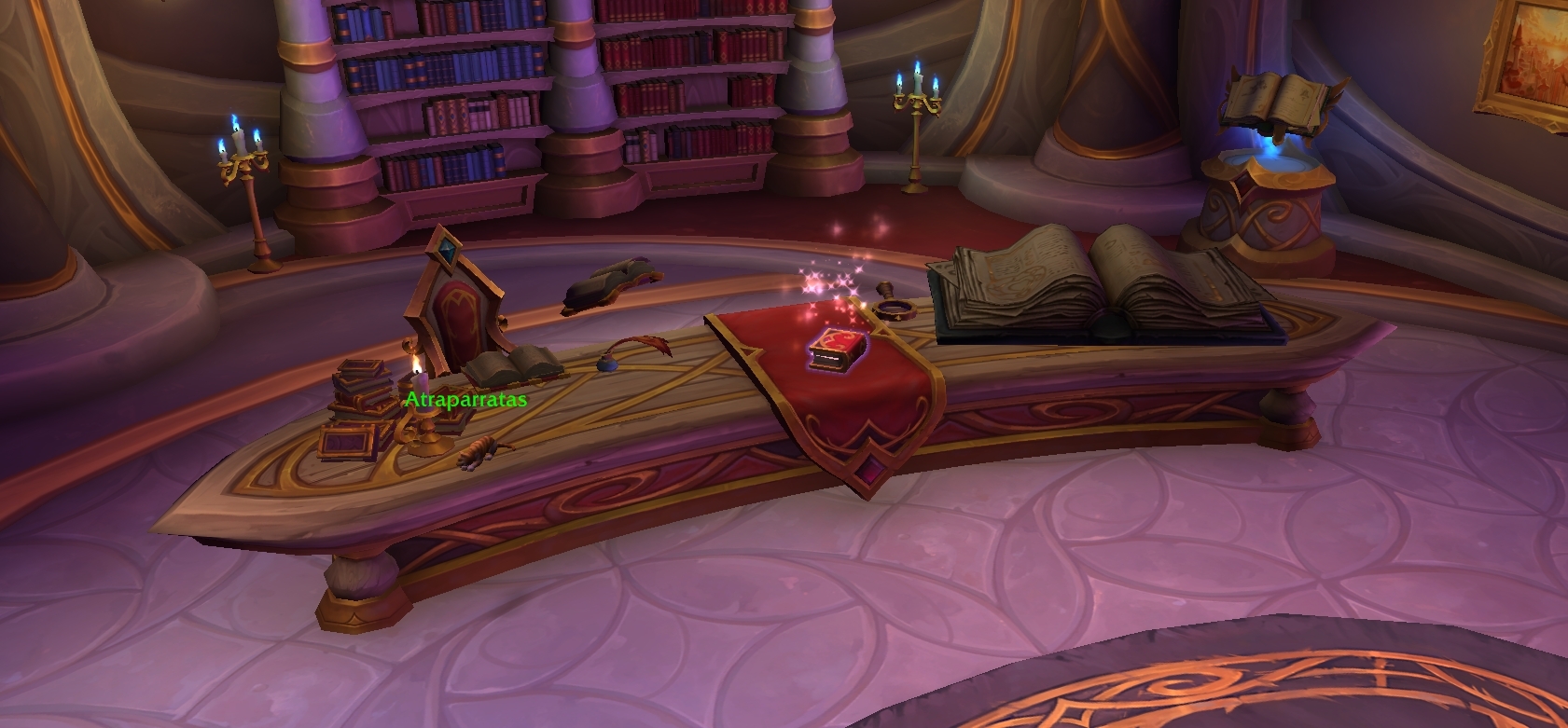Image resolution: width=1568 pixels, height=728 pixels.
Task: Select the green Atraparratas name label
Action: [465, 400]
